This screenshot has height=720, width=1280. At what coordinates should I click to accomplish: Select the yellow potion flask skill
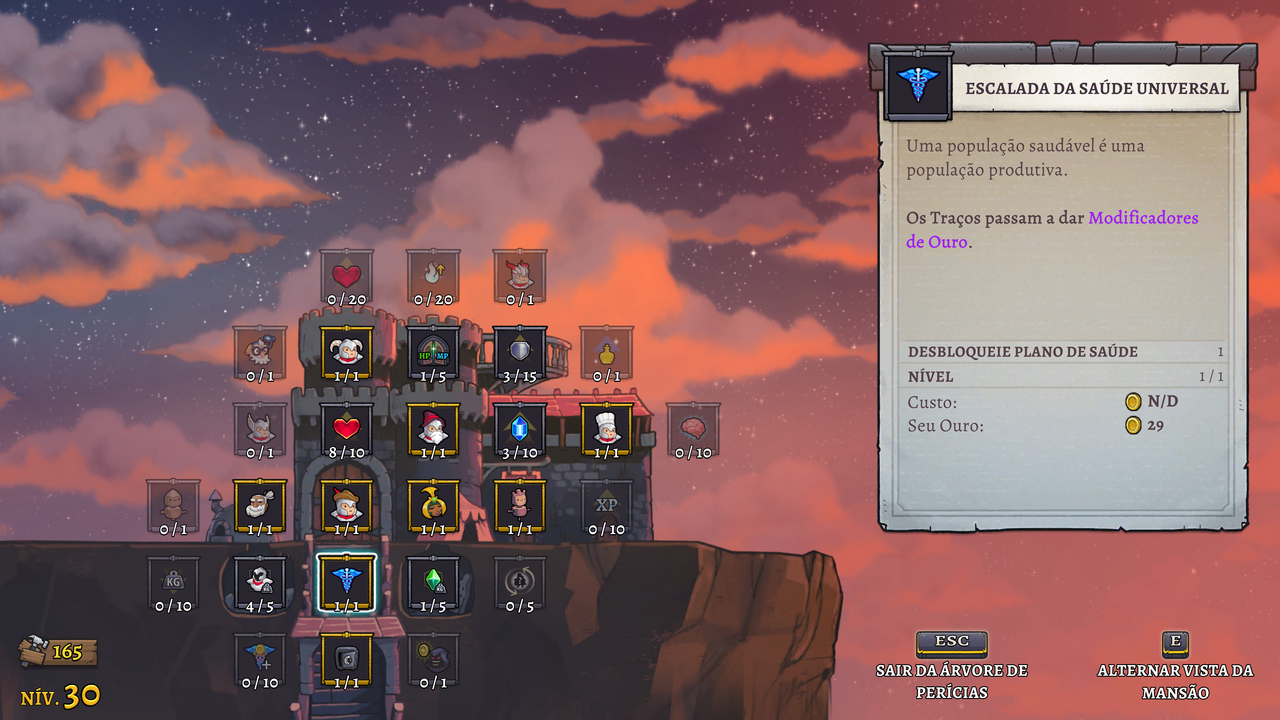pyautogui.click(x=606, y=351)
